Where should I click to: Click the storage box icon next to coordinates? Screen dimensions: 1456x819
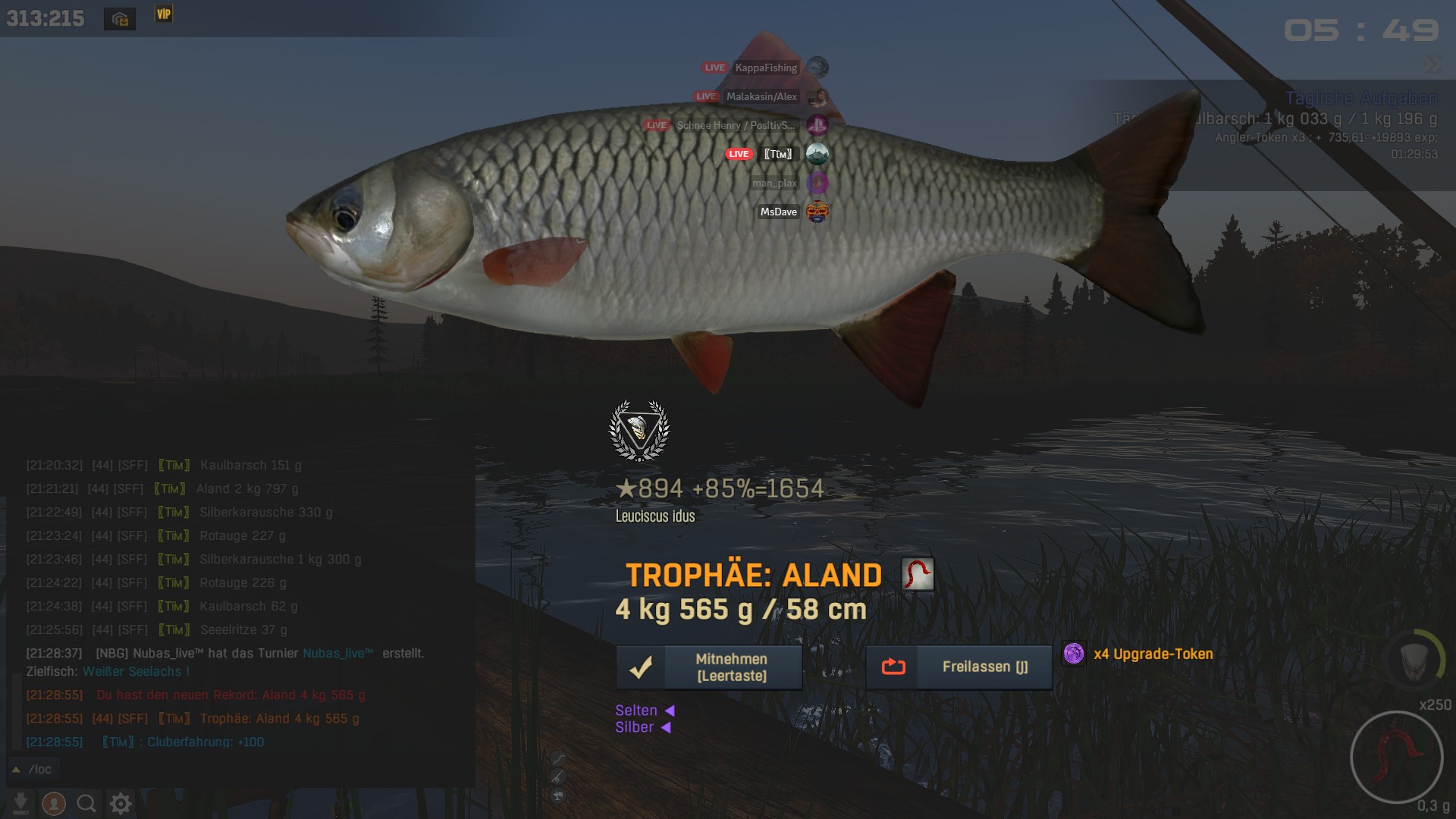[x=120, y=19]
